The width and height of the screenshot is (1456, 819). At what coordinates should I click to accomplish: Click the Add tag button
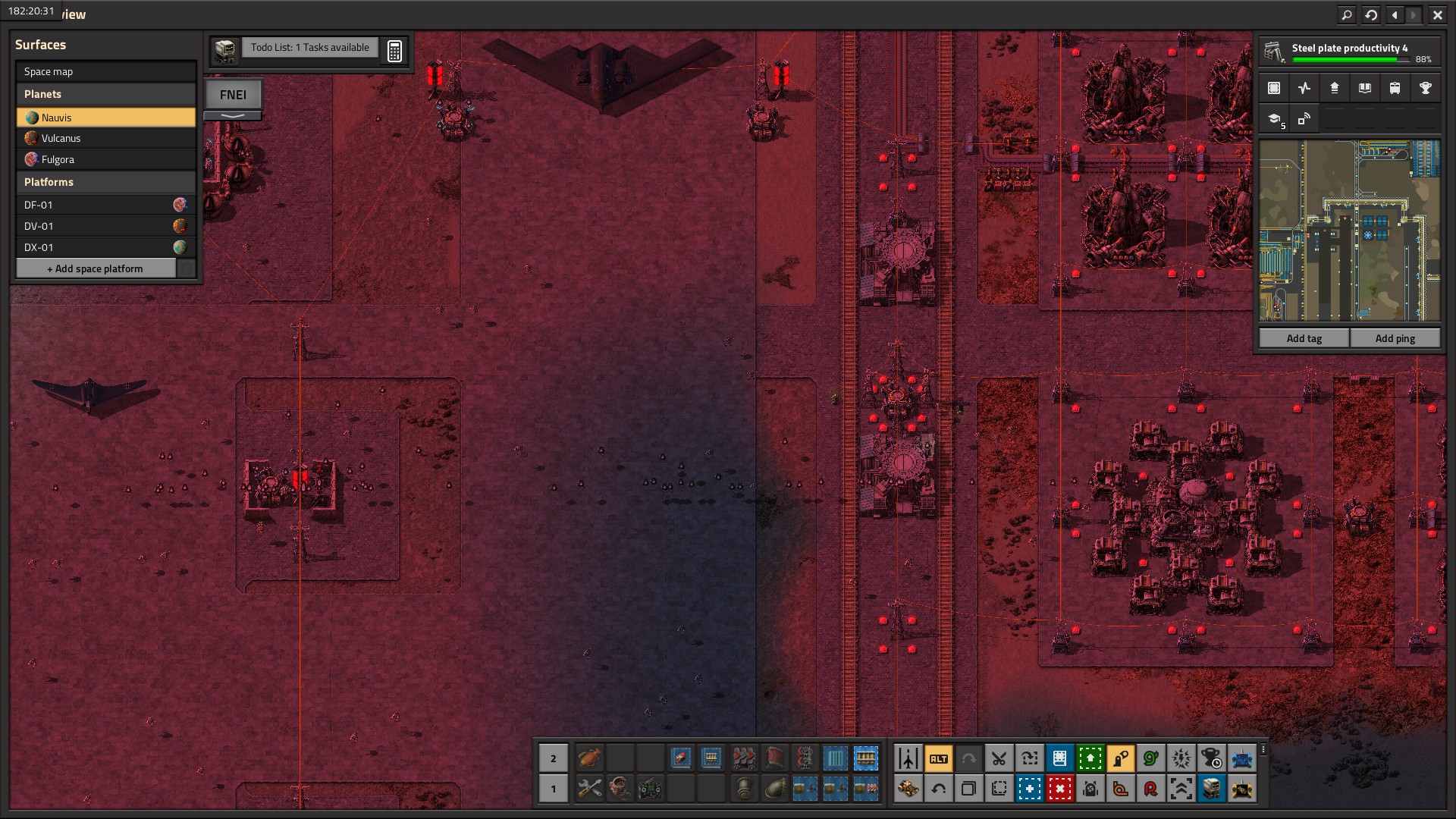pos(1304,338)
